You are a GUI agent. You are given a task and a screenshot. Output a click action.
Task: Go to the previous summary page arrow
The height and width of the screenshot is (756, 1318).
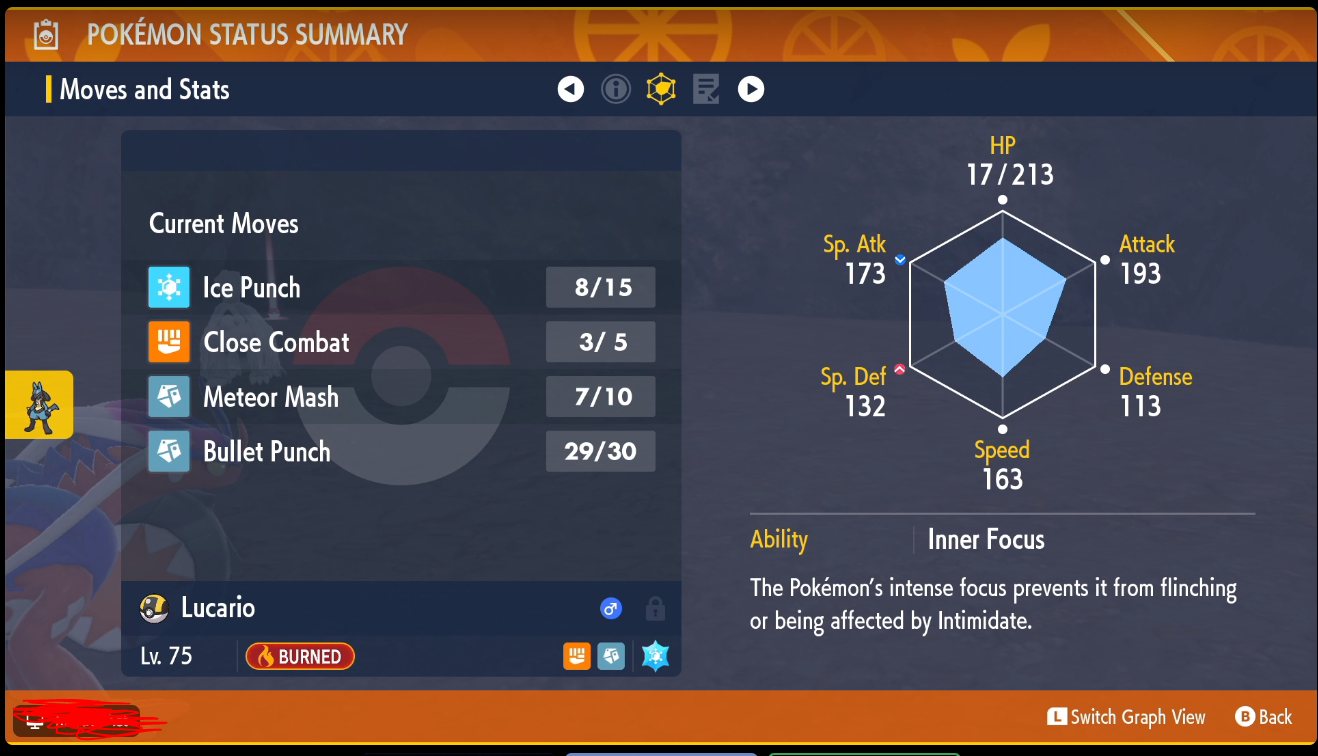coord(570,90)
